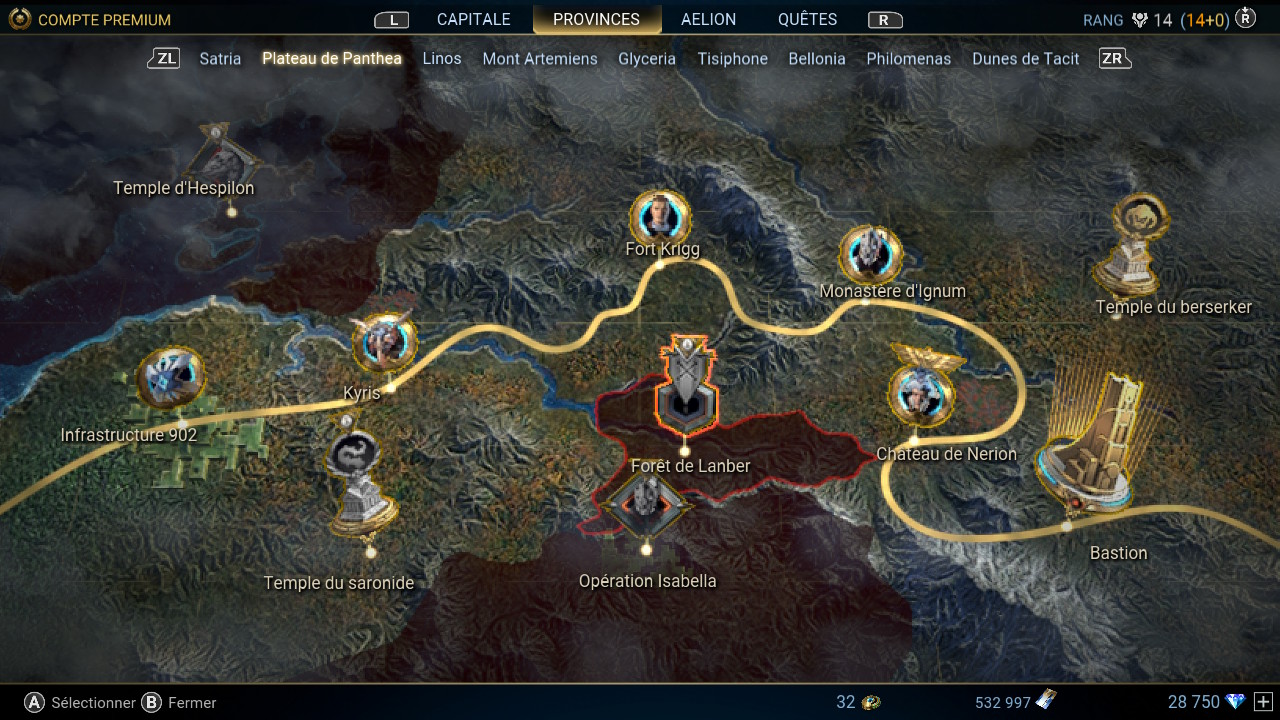Choose the Philomenas province

tap(909, 59)
